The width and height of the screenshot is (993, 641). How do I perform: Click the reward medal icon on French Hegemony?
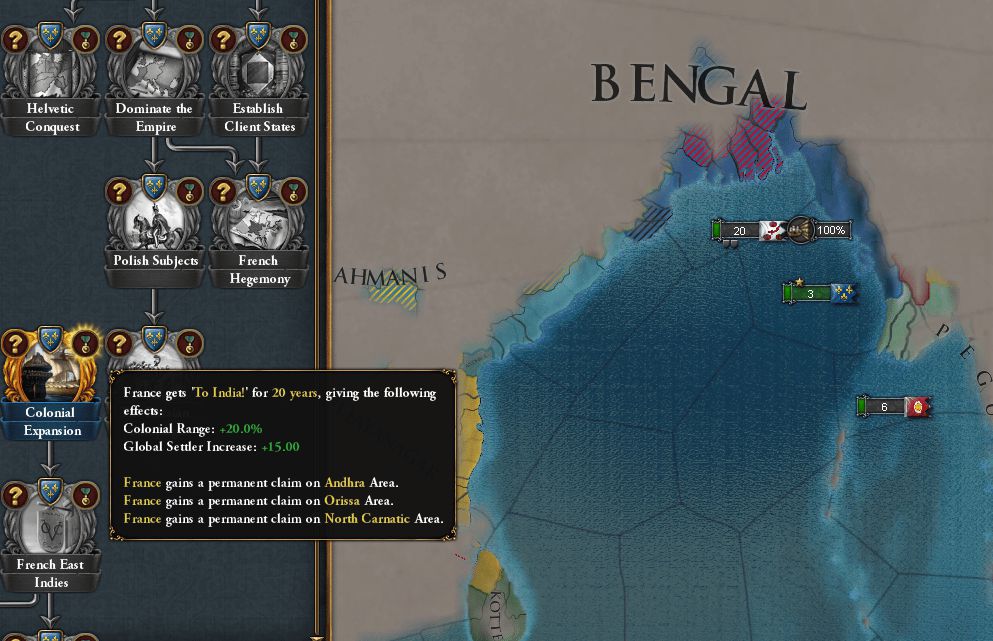(x=293, y=191)
